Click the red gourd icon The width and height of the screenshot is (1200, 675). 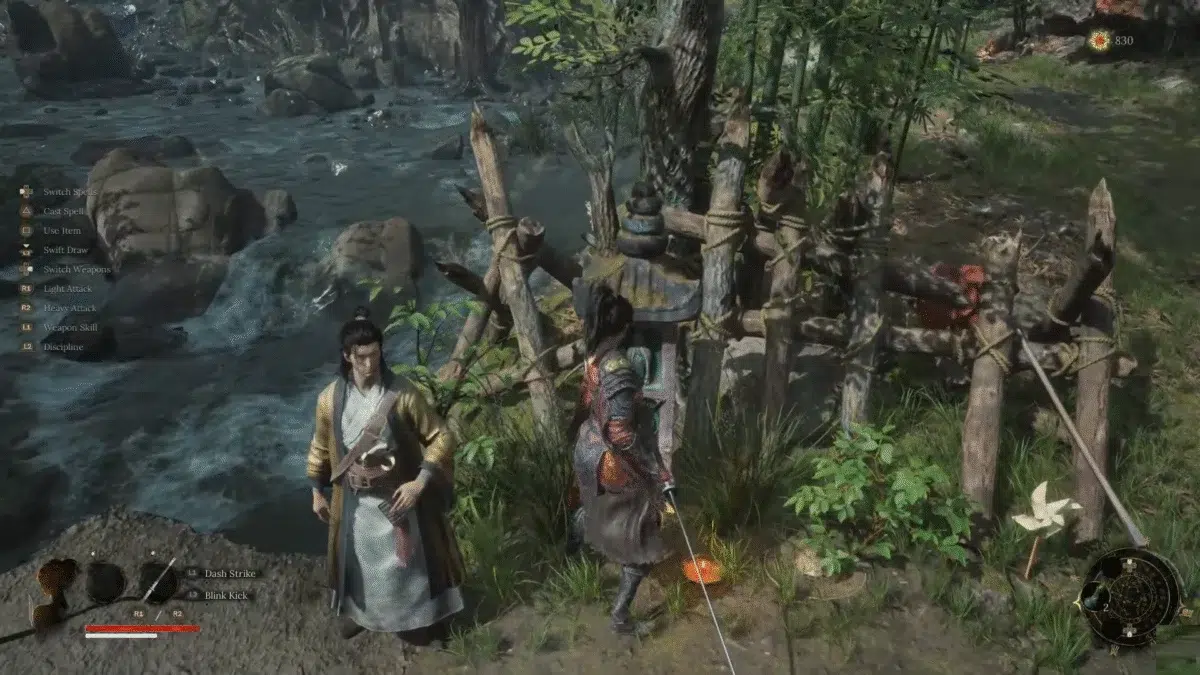[x=56, y=579]
